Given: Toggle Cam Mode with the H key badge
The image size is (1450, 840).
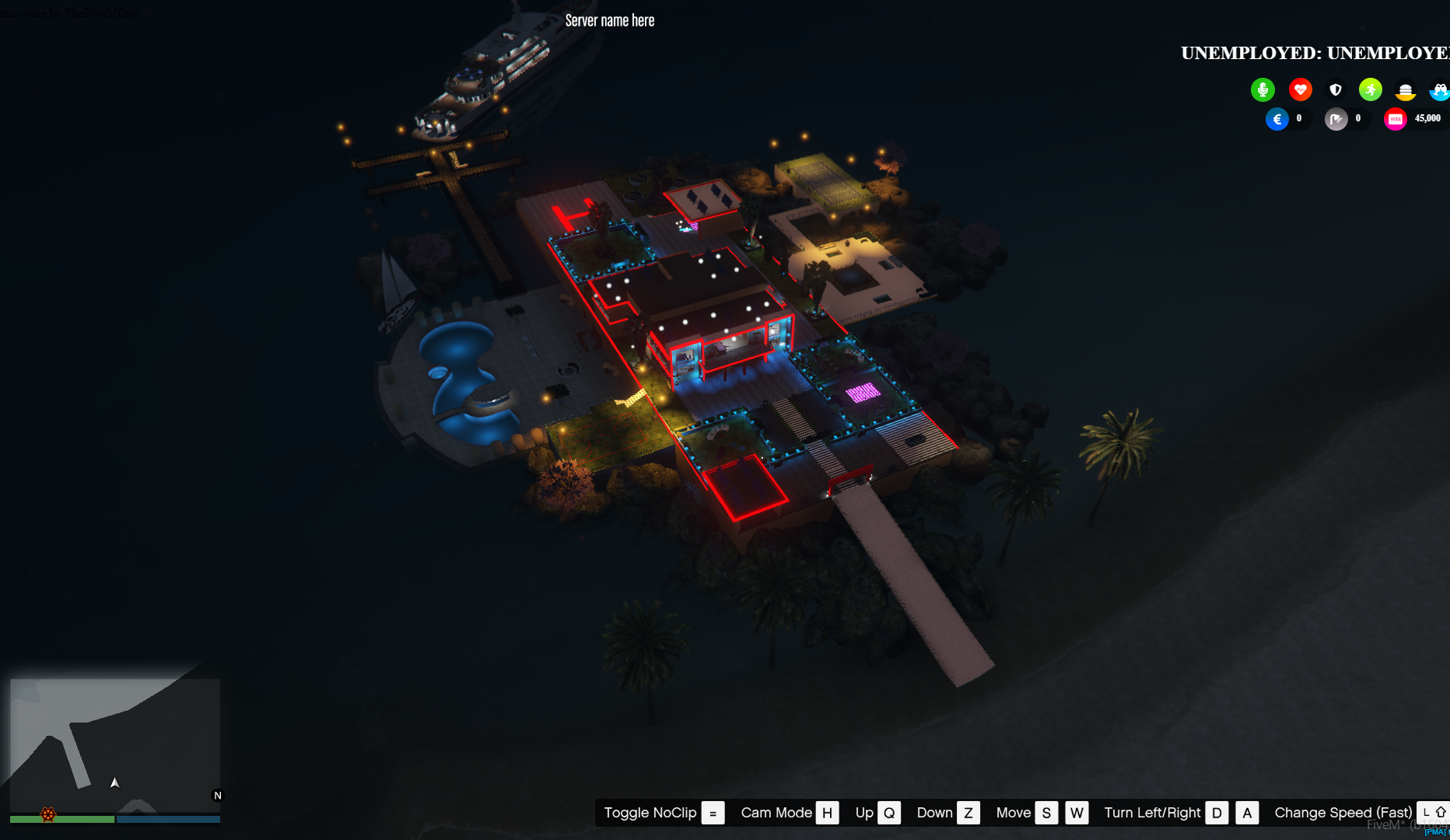Looking at the screenshot, I should [827, 812].
